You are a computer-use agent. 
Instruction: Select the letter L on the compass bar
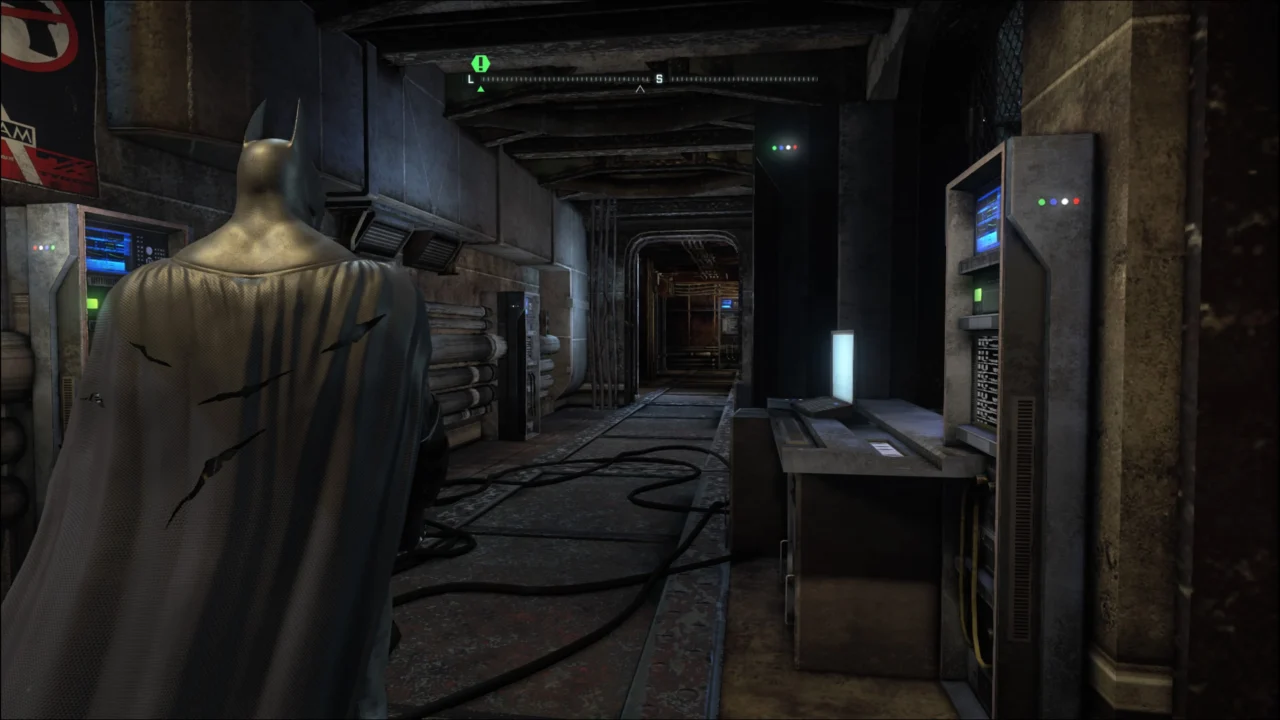pyautogui.click(x=470, y=78)
